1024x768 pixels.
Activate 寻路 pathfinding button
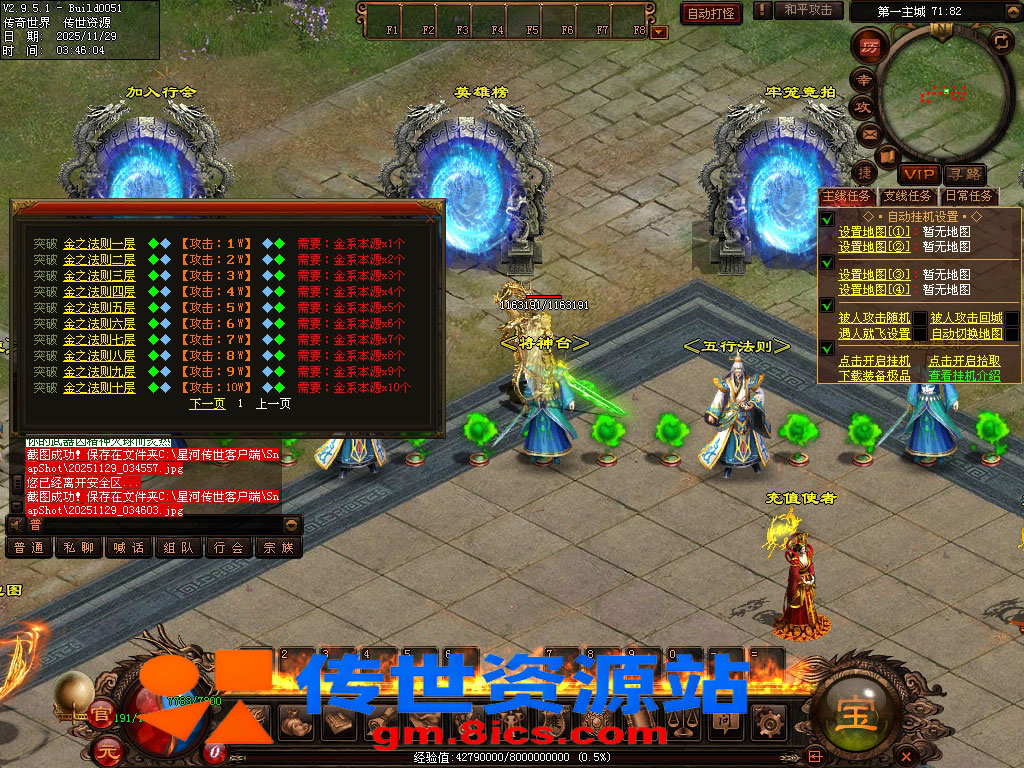click(964, 174)
